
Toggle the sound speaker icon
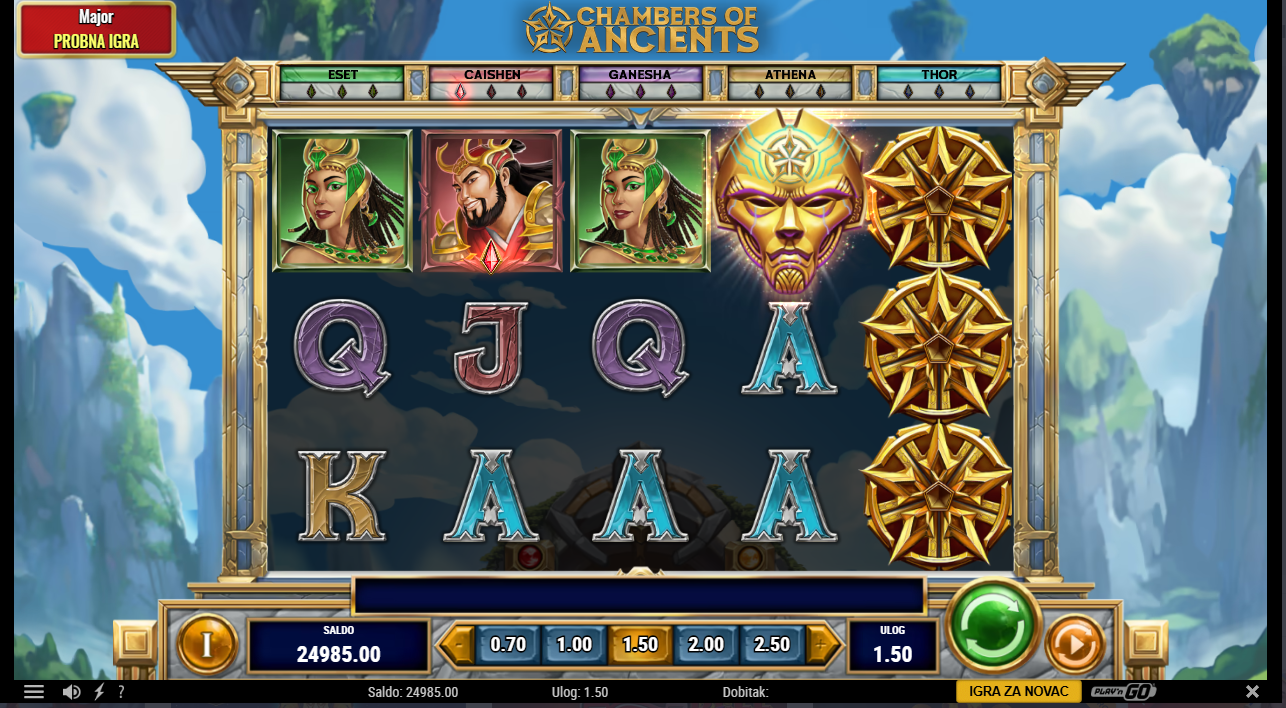[71, 692]
